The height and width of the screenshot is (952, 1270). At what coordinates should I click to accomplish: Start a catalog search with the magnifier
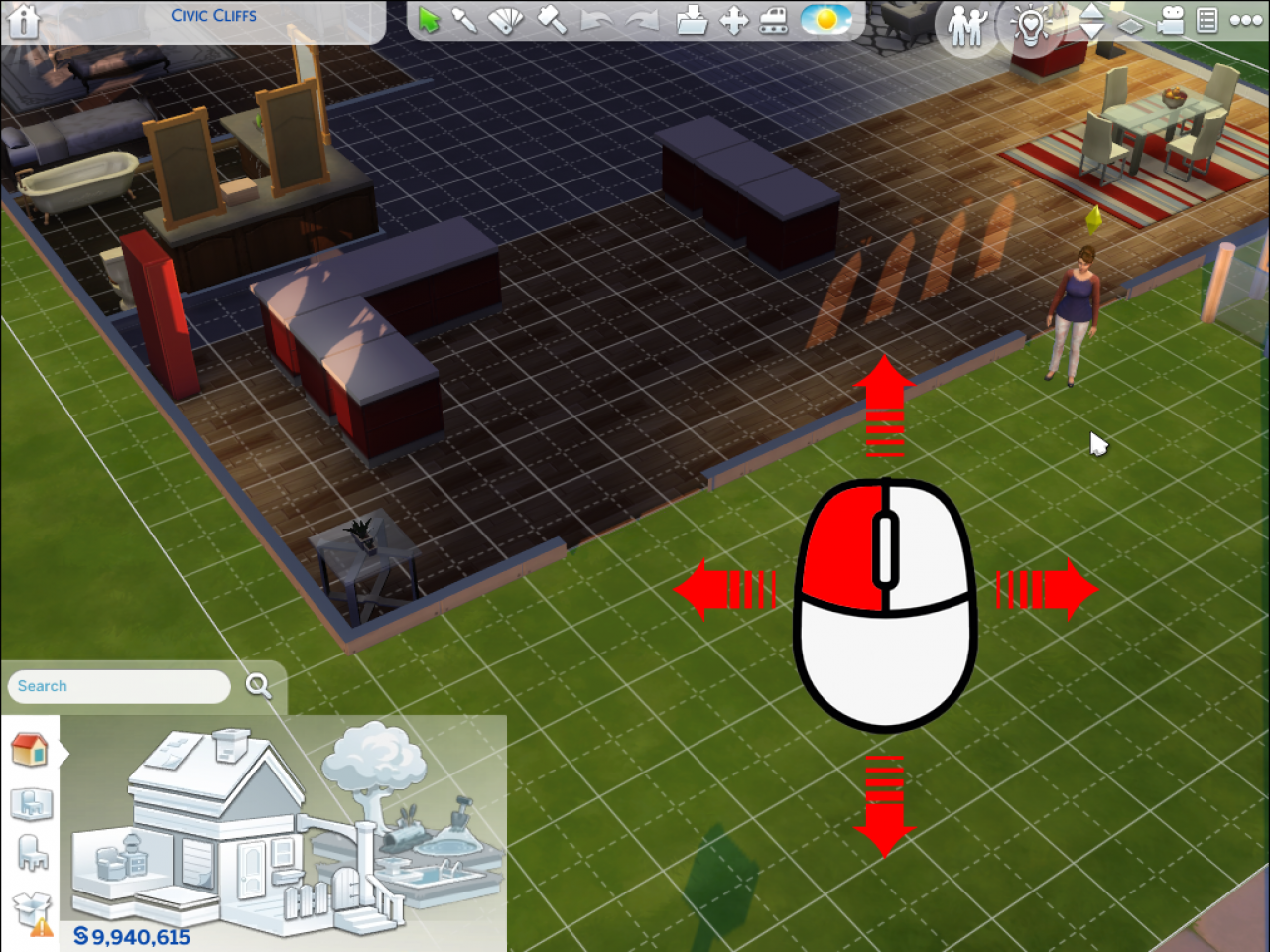pyautogui.click(x=259, y=684)
